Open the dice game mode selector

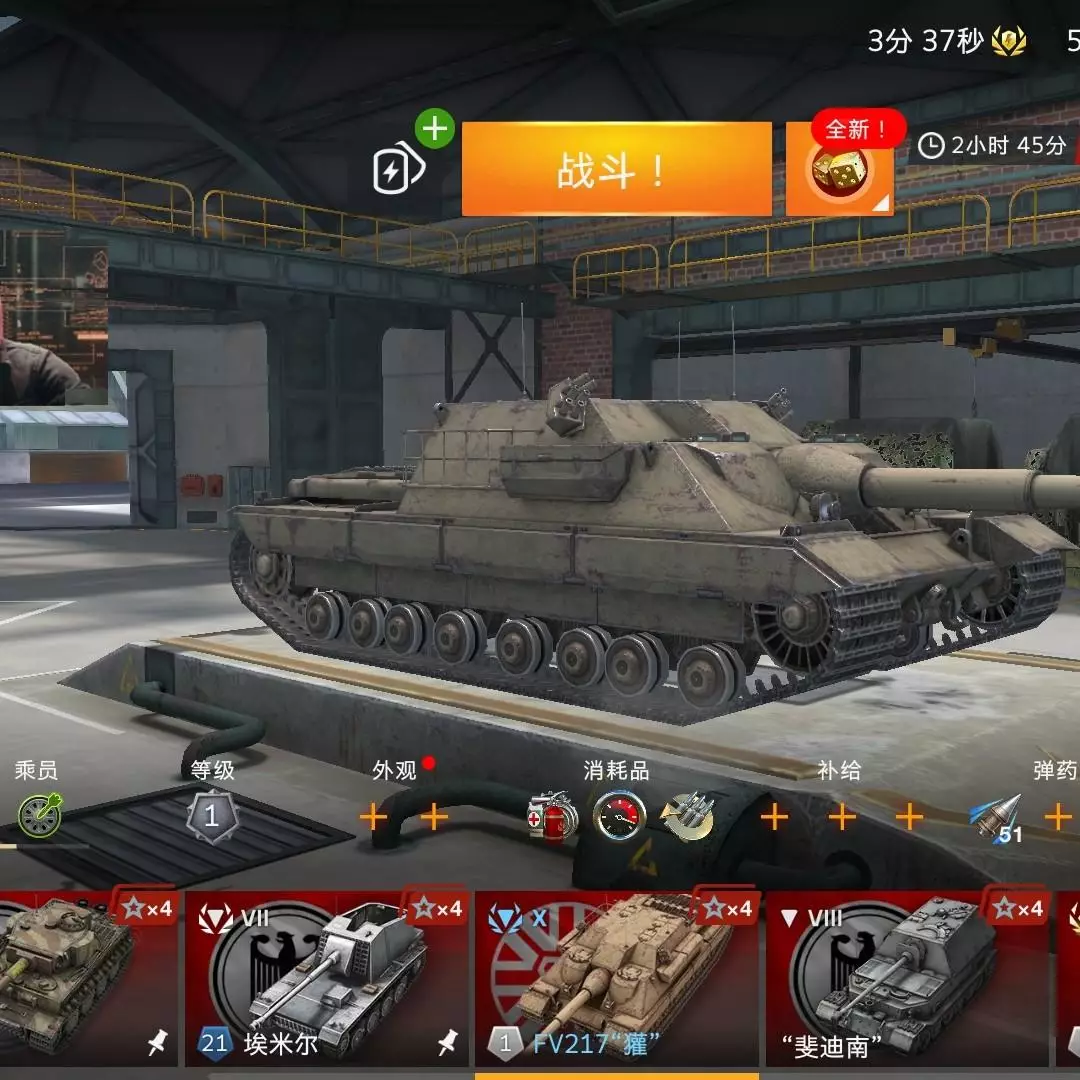pyautogui.click(x=838, y=171)
